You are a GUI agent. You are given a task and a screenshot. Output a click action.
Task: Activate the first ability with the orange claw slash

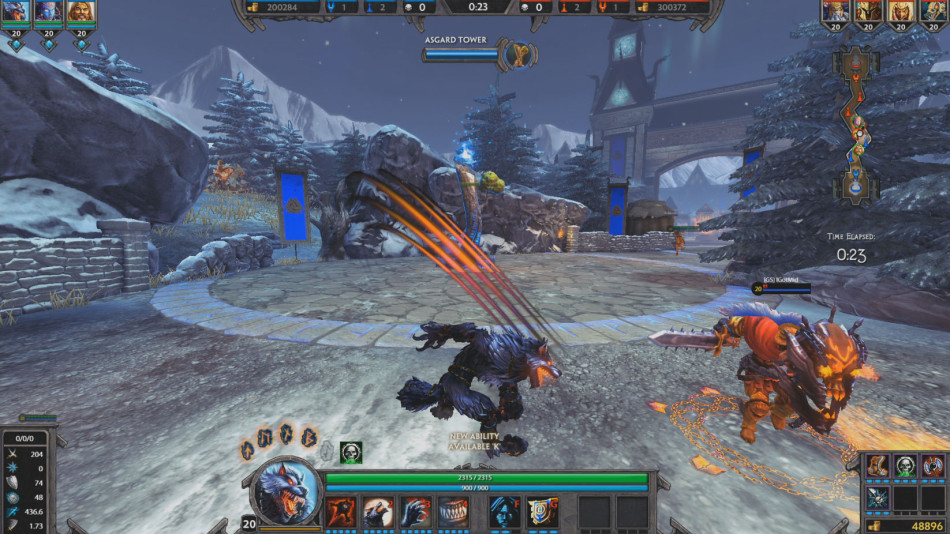[341, 511]
